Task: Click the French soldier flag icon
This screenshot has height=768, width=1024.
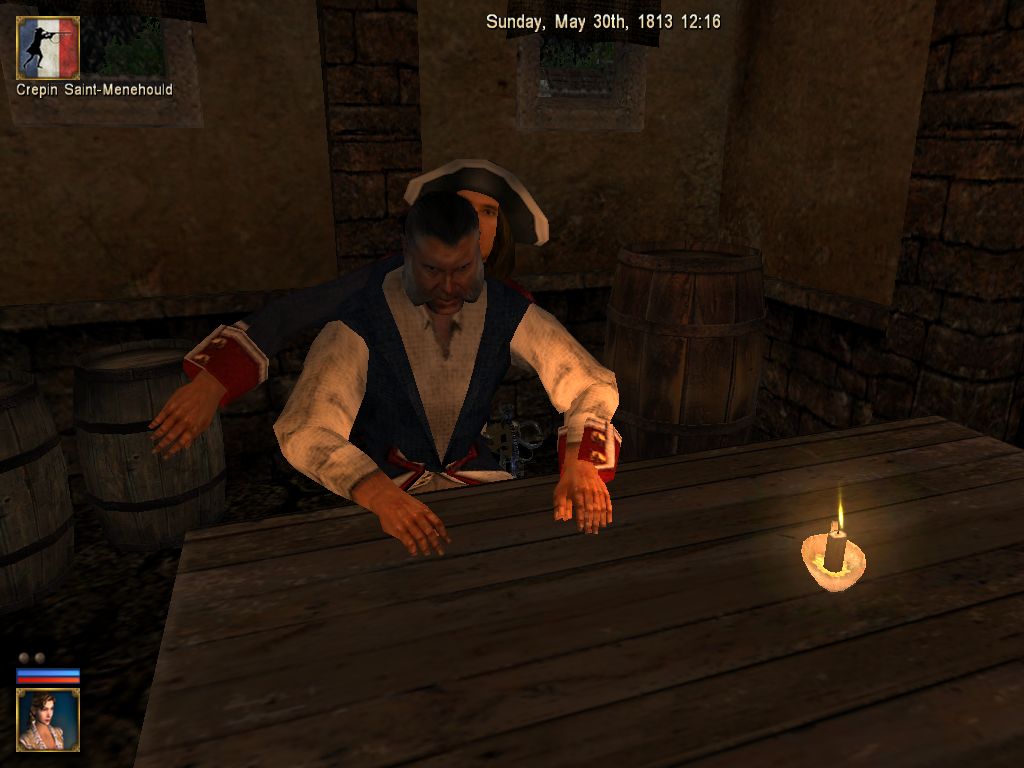Action: coord(48,47)
